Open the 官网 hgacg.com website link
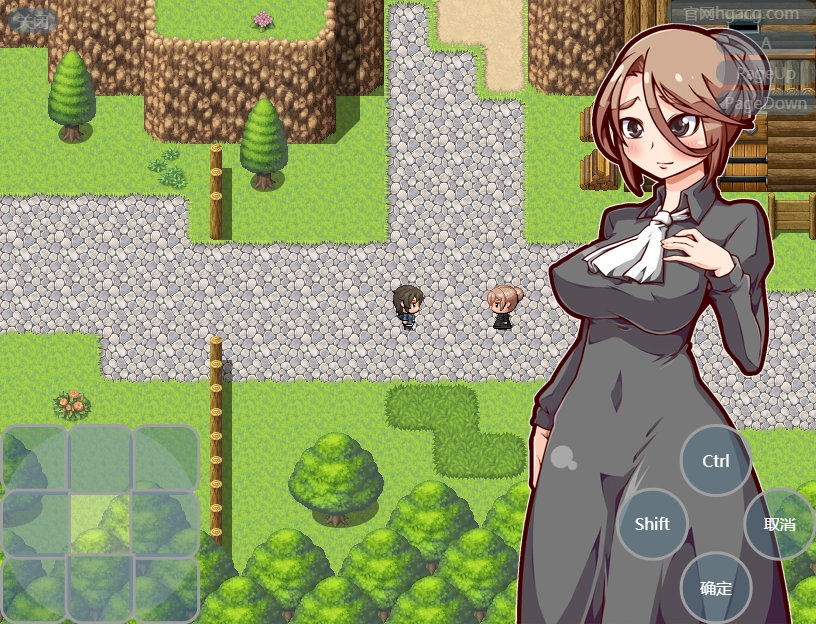Image resolution: width=816 pixels, height=624 pixels. pyautogui.click(x=742, y=14)
